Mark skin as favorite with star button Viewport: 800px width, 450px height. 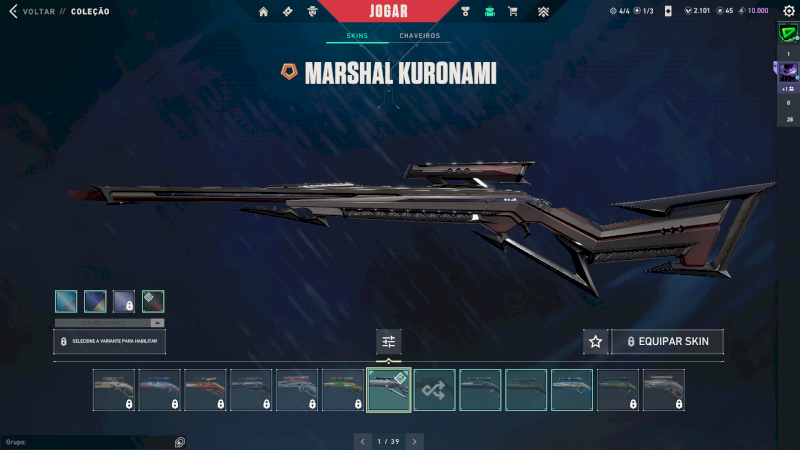(x=596, y=342)
